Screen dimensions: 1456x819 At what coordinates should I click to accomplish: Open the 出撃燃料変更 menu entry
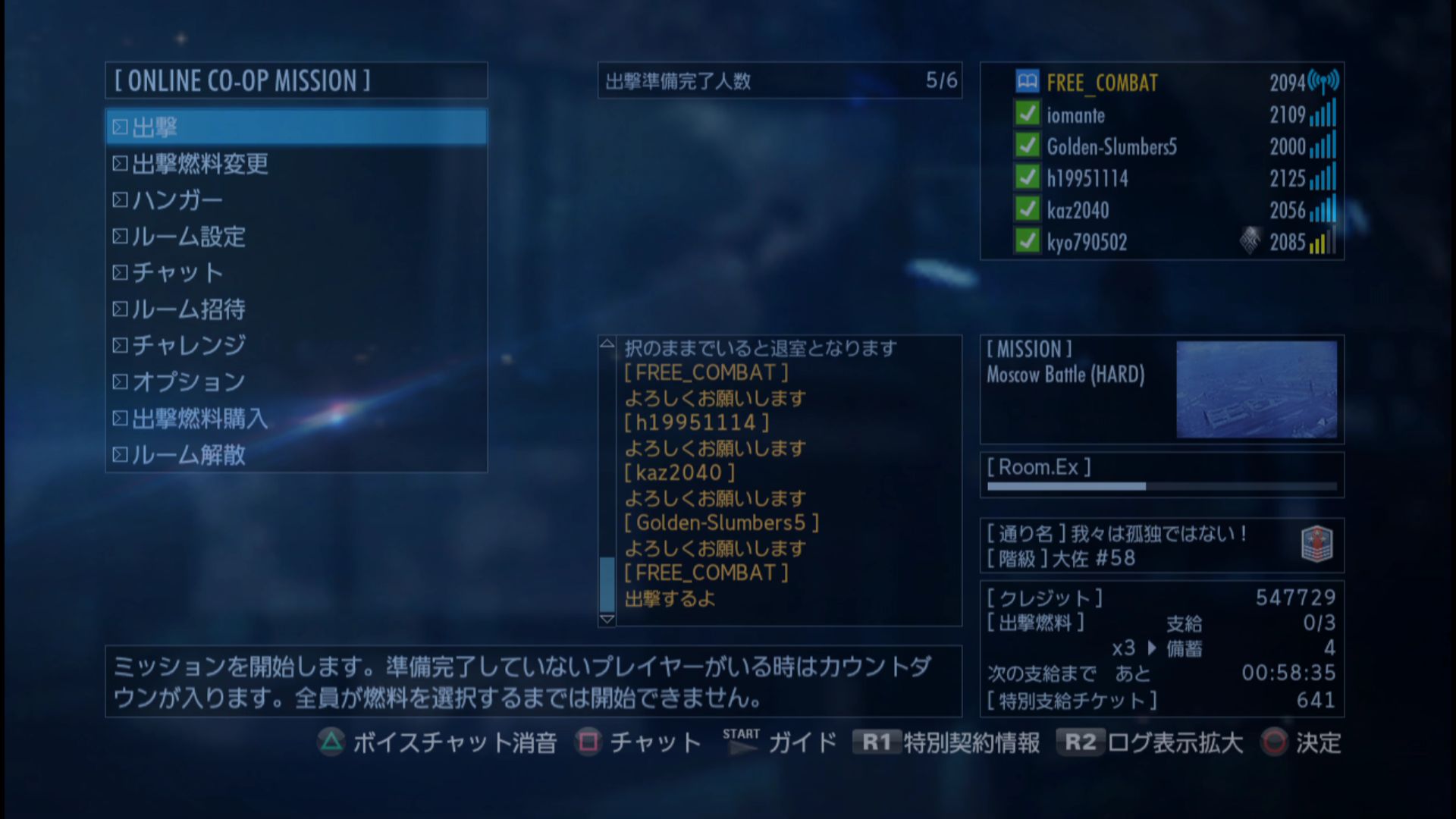[x=200, y=164]
